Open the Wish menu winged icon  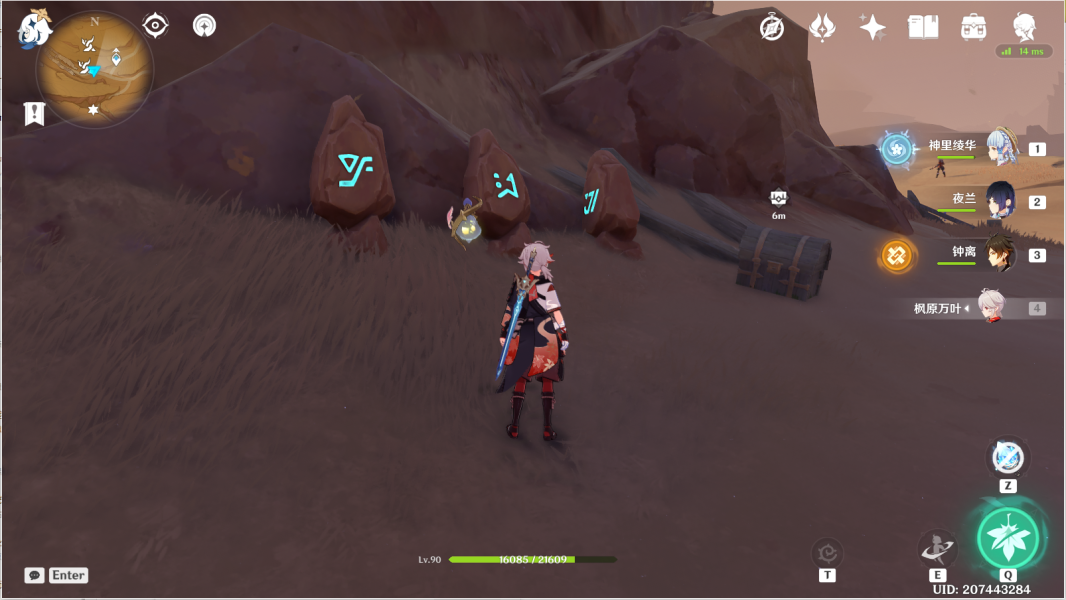point(822,28)
